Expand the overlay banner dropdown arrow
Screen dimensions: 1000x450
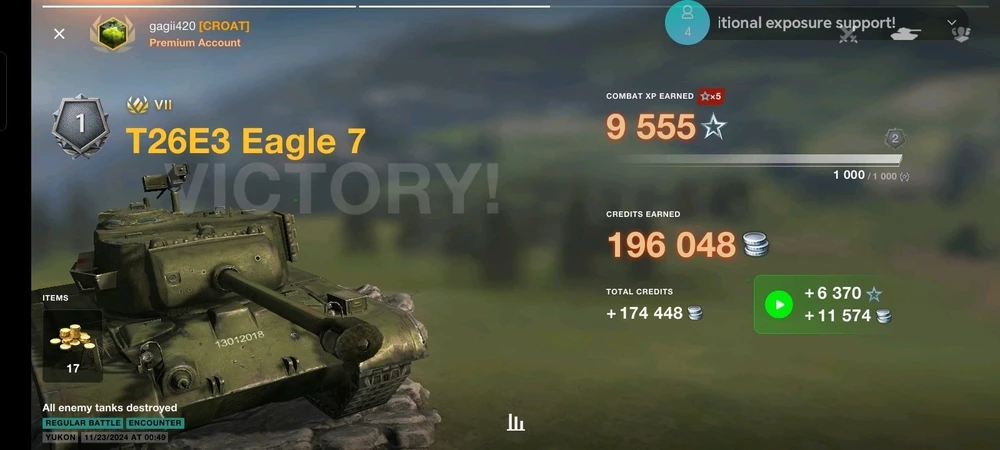(951, 22)
